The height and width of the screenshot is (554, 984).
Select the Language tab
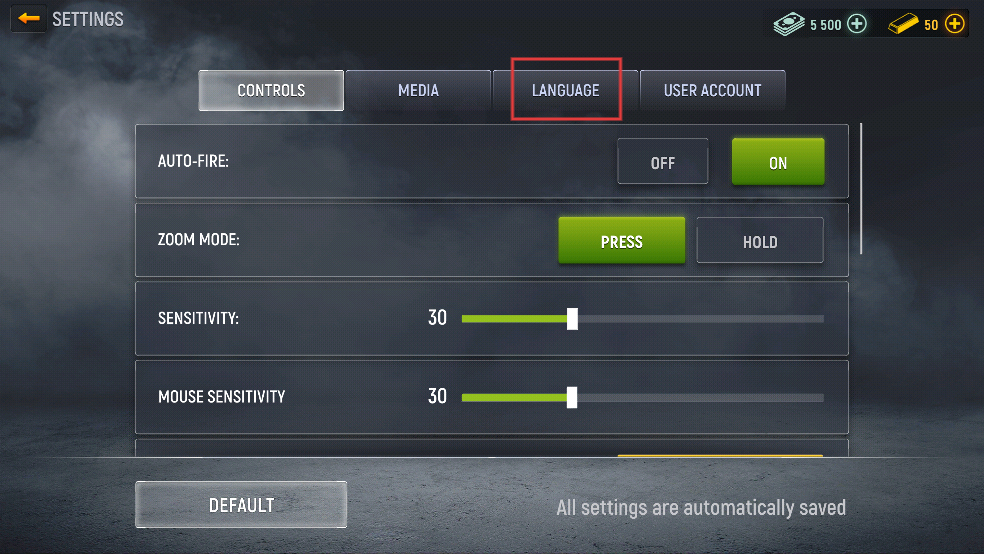(566, 90)
